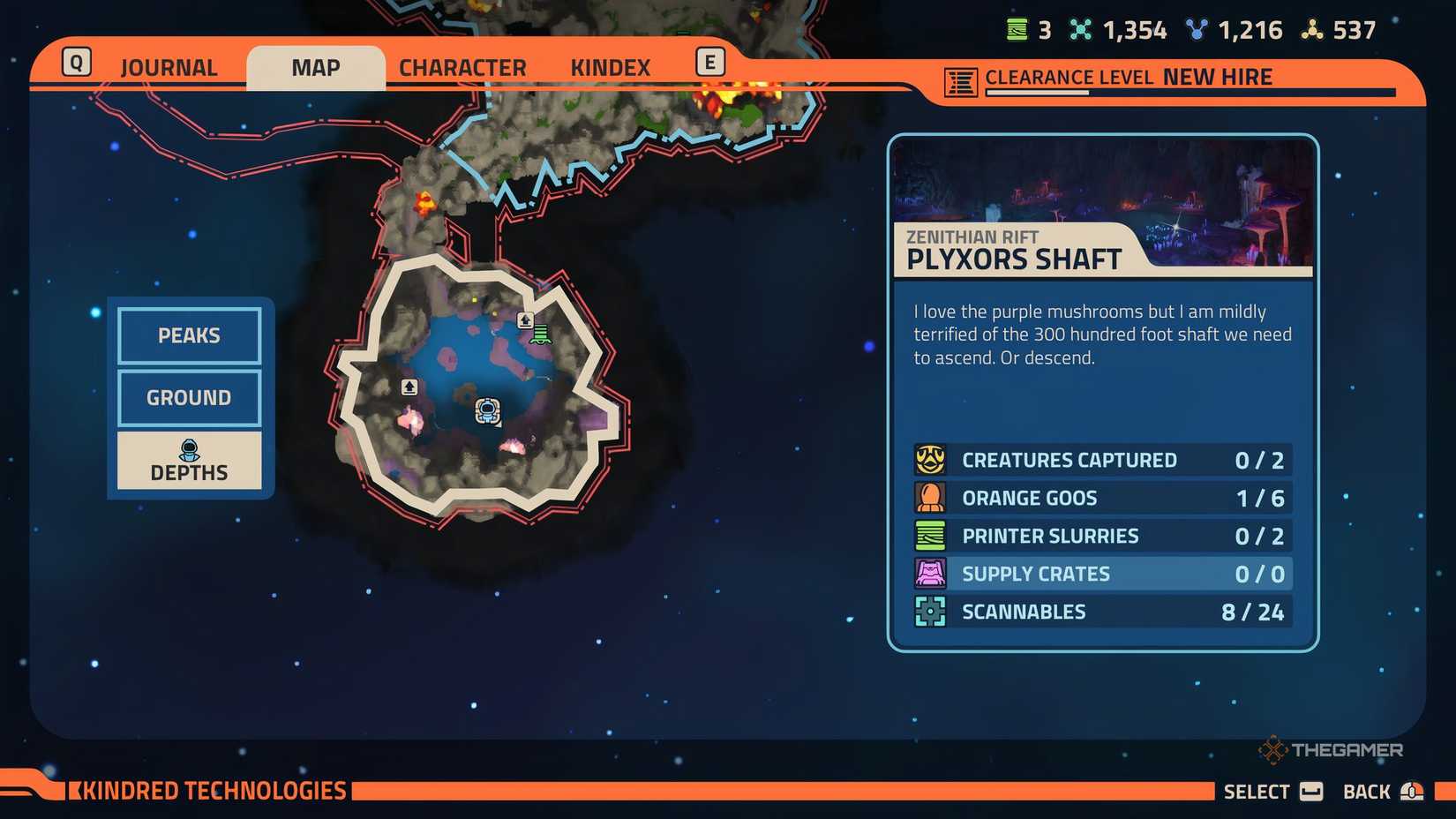The height and width of the screenshot is (819, 1456).
Task: Click the Creatures Captured face icon
Action: click(x=929, y=459)
